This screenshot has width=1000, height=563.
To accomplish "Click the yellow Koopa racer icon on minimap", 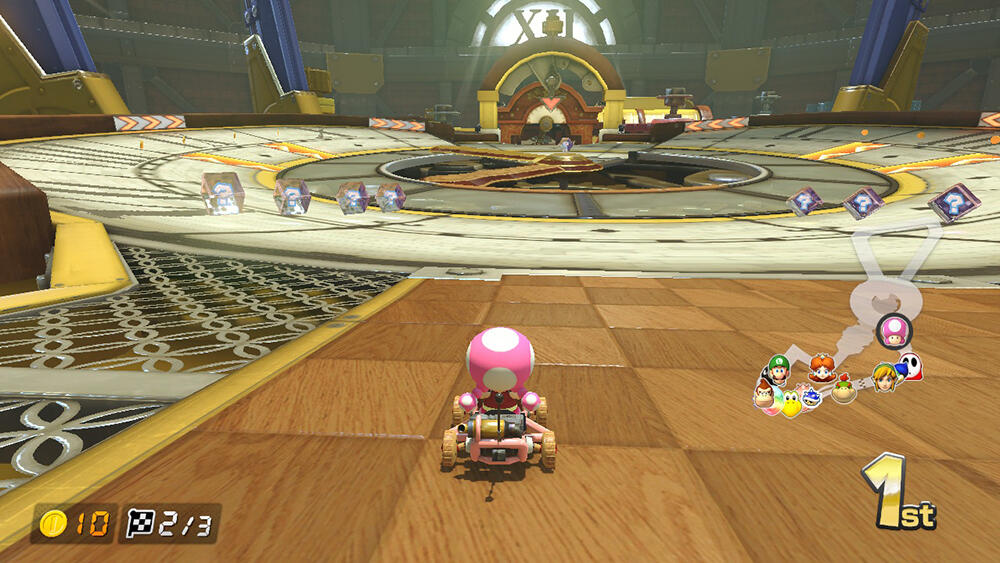I will [x=791, y=403].
